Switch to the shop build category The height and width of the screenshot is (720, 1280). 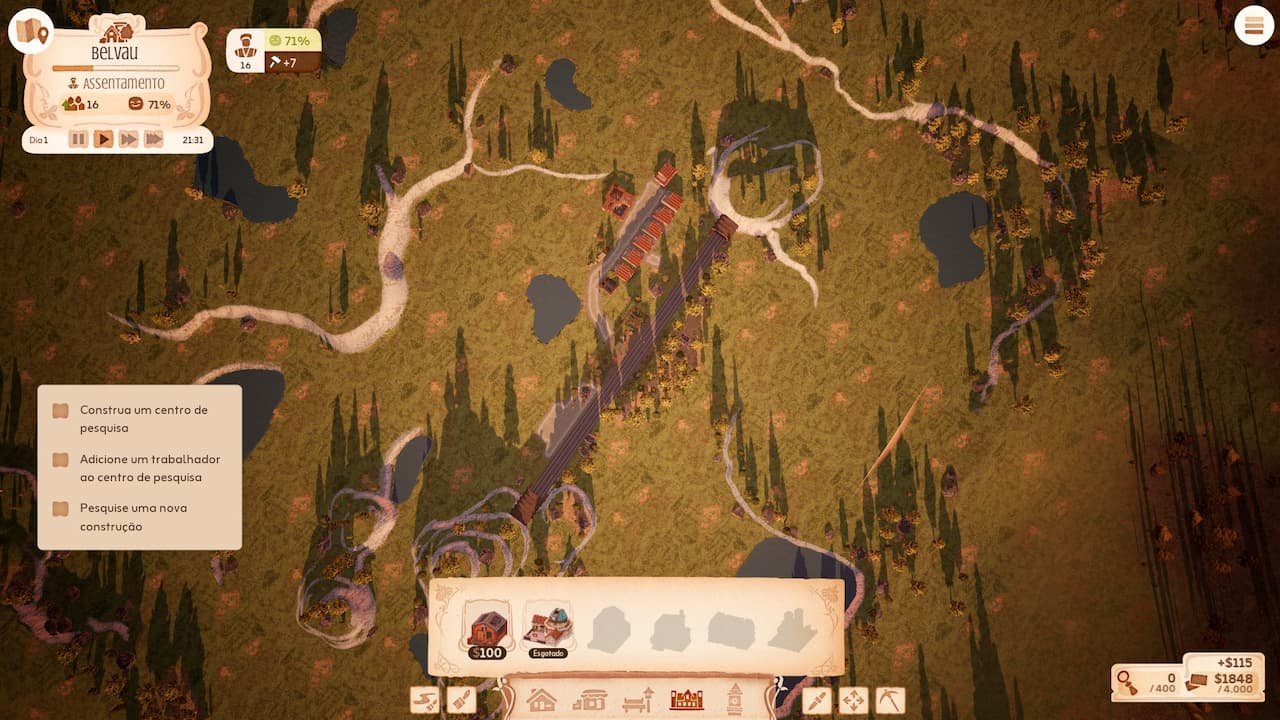[x=590, y=700]
